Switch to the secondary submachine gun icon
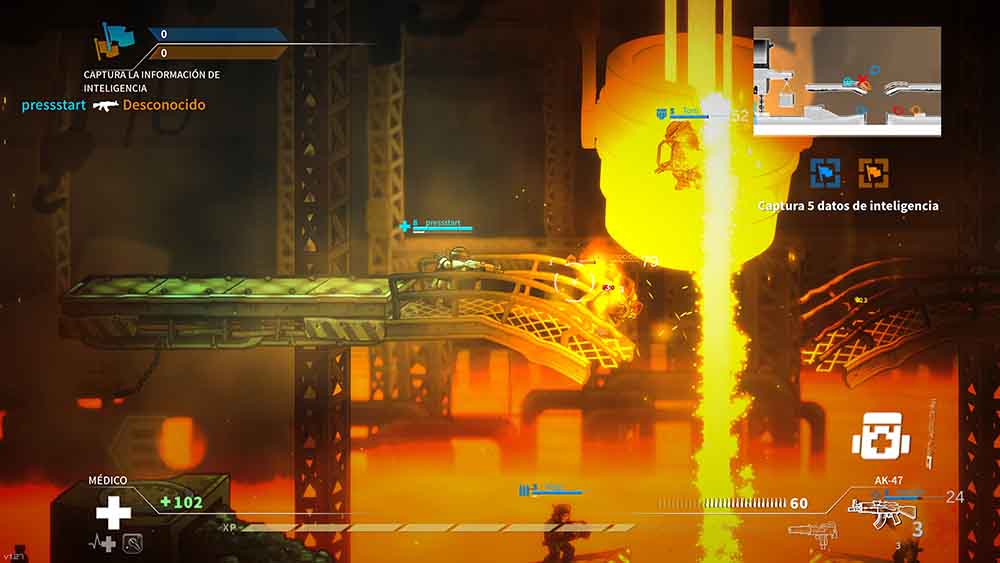This screenshot has height=563, width=1000. click(x=808, y=529)
